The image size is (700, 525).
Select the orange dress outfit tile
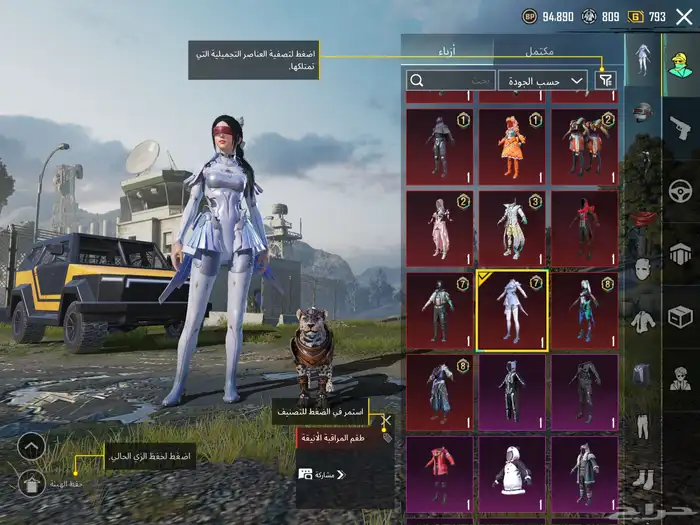pos(512,146)
